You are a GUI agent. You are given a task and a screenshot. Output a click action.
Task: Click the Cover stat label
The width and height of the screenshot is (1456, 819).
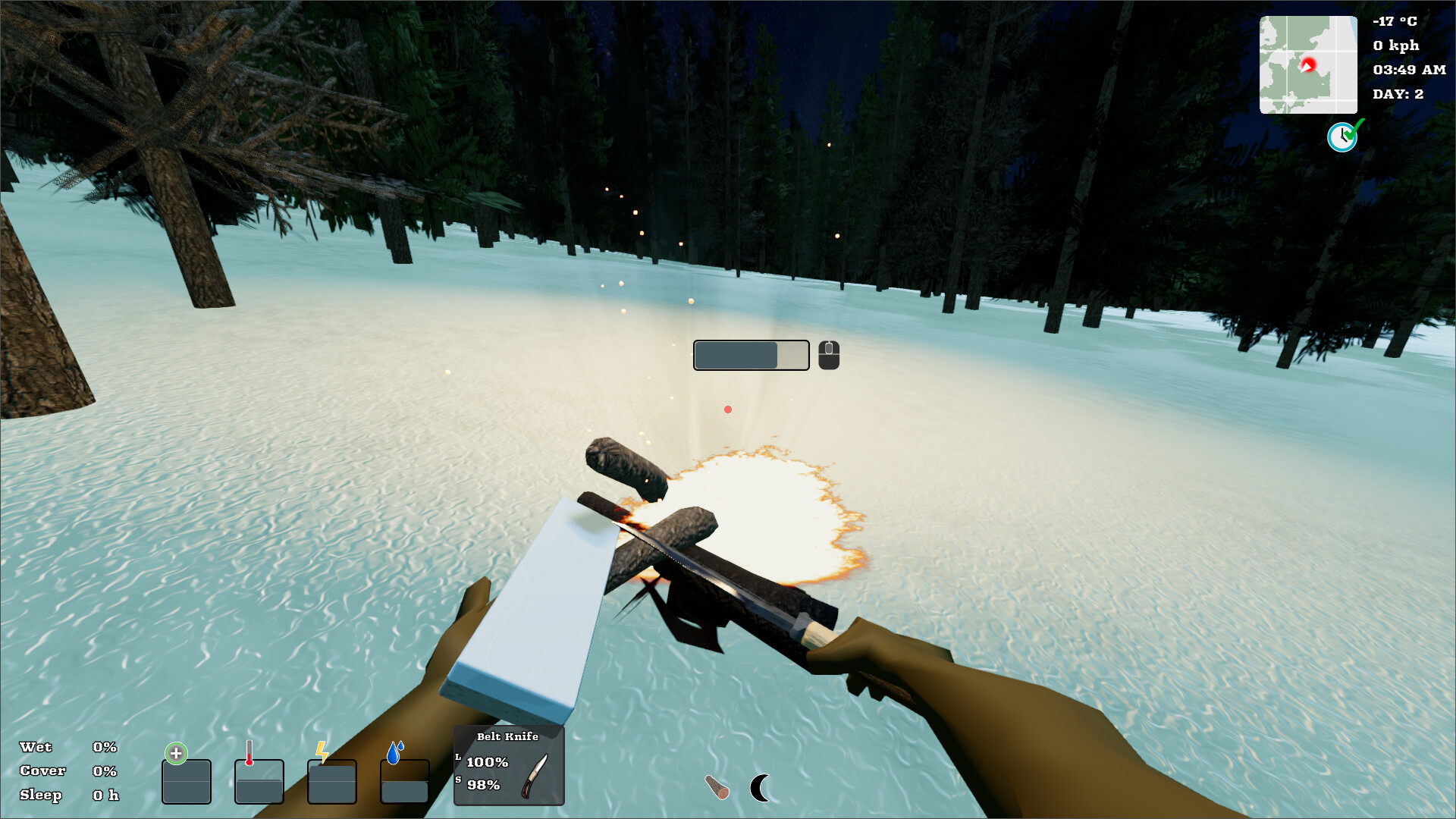[x=43, y=771]
